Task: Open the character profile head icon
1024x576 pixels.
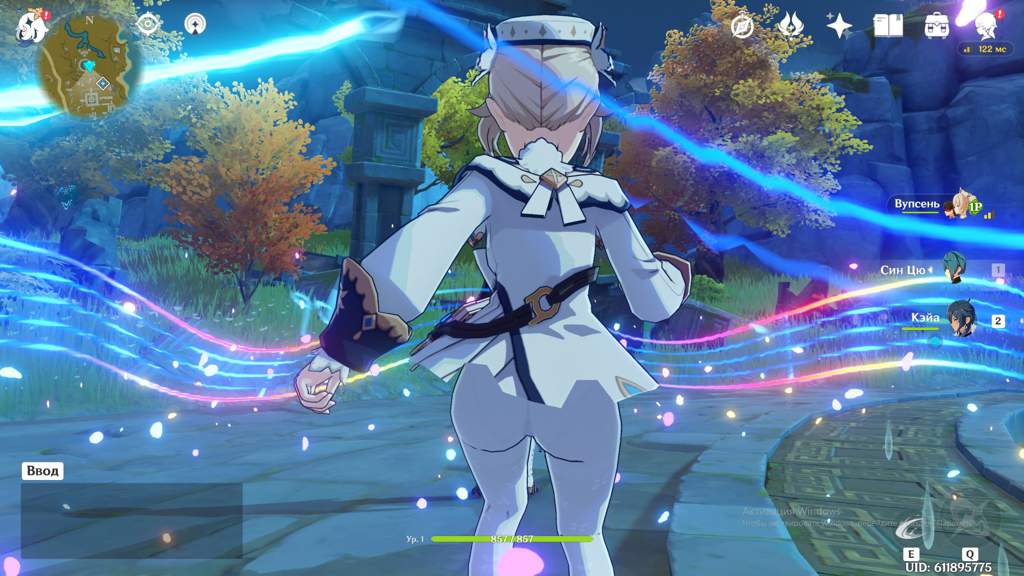Action: [986, 25]
